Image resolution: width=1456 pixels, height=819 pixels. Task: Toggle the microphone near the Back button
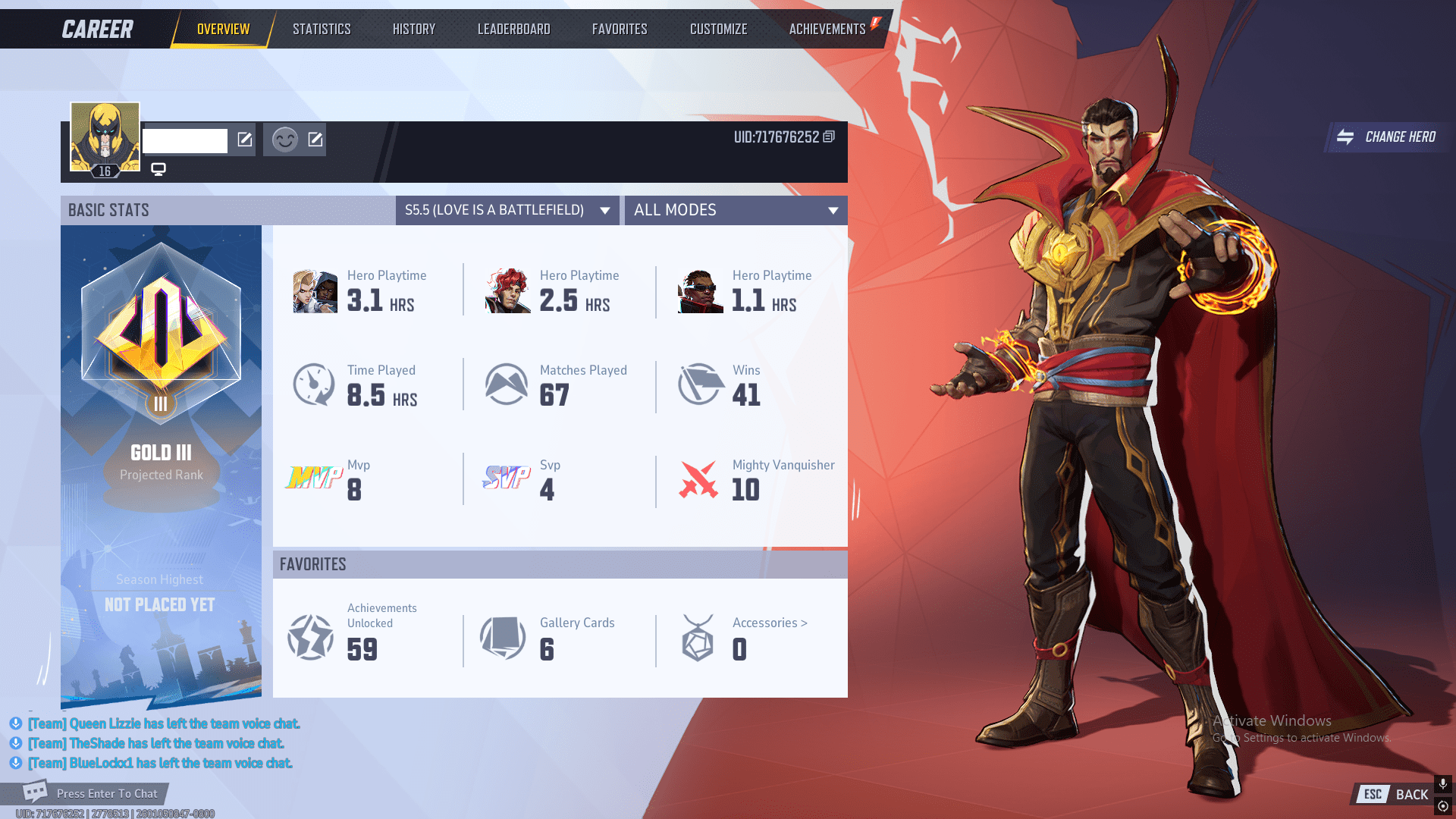click(1442, 783)
